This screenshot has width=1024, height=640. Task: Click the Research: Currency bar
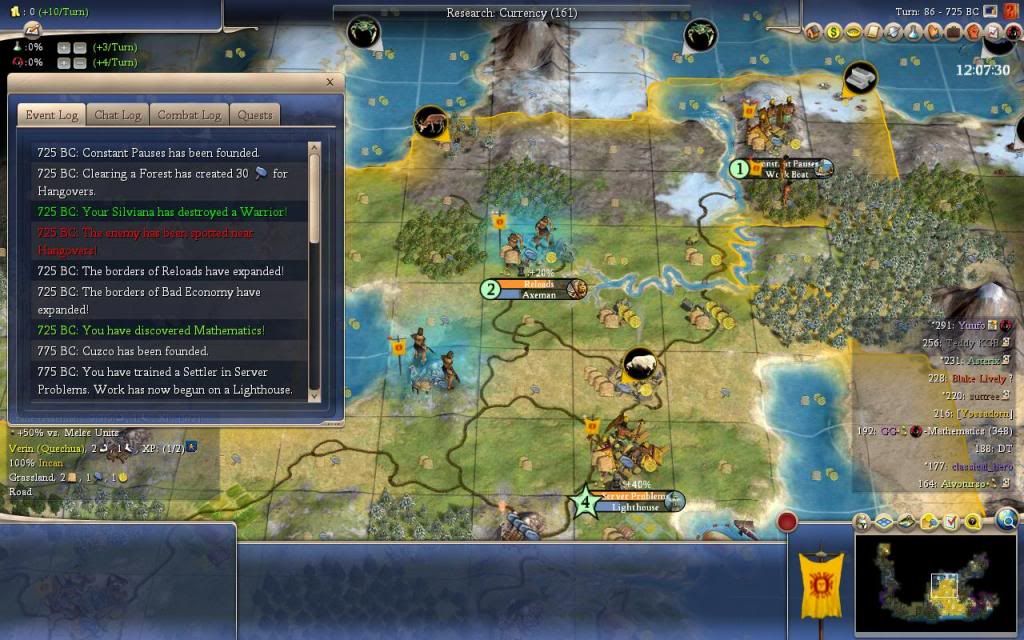point(512,13)
